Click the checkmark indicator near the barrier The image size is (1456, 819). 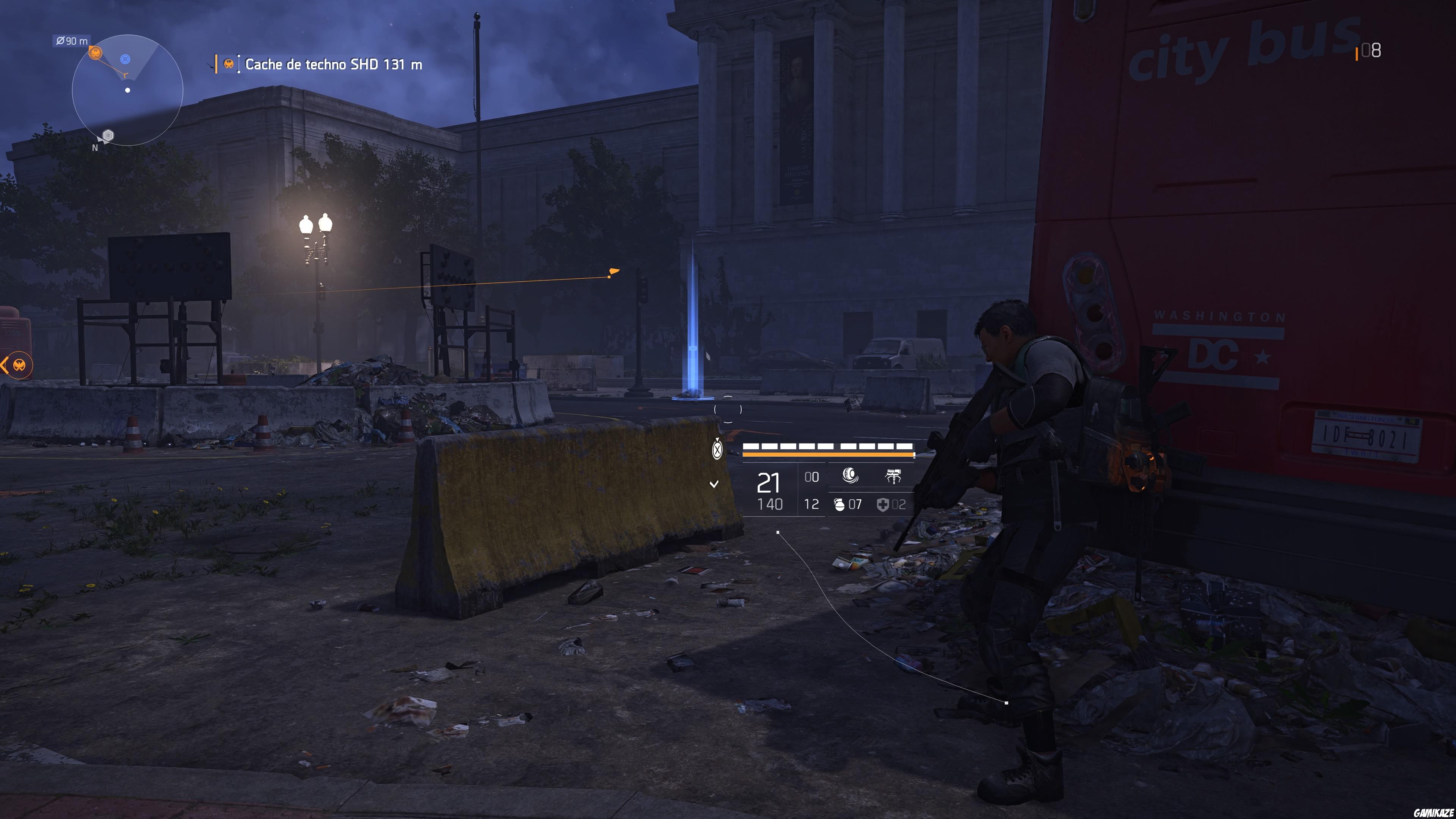713,484
